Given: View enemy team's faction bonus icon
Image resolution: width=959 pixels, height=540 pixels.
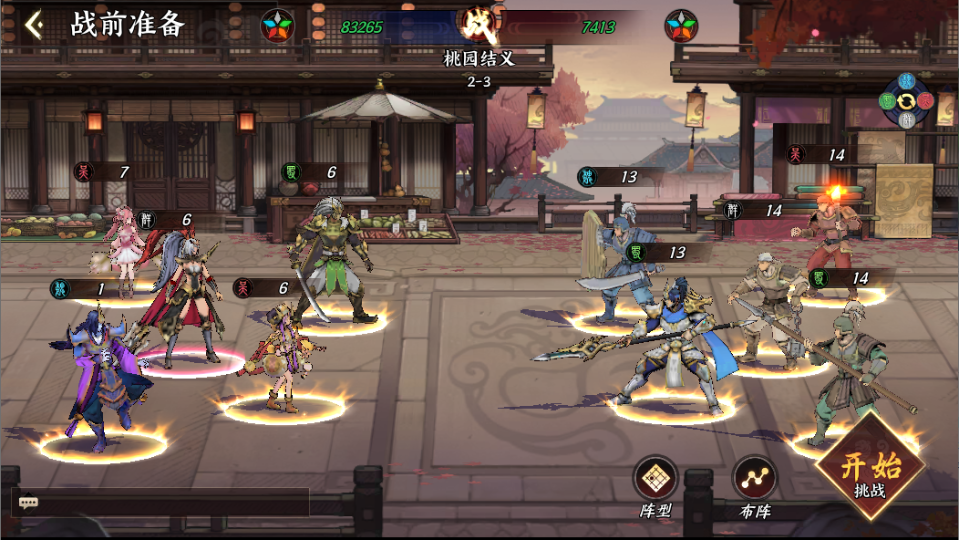Looking at the screenshot, I should (x=681, y=25).
